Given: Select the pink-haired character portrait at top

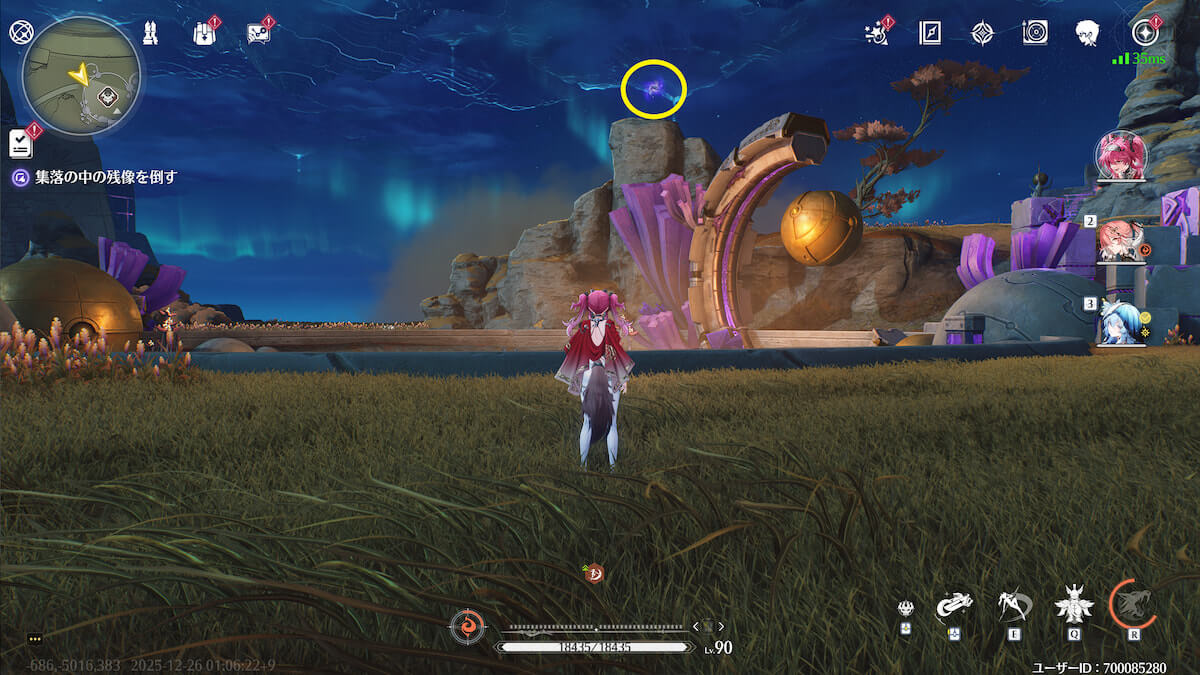Looking at the screenshot, I should point(1121,156).
